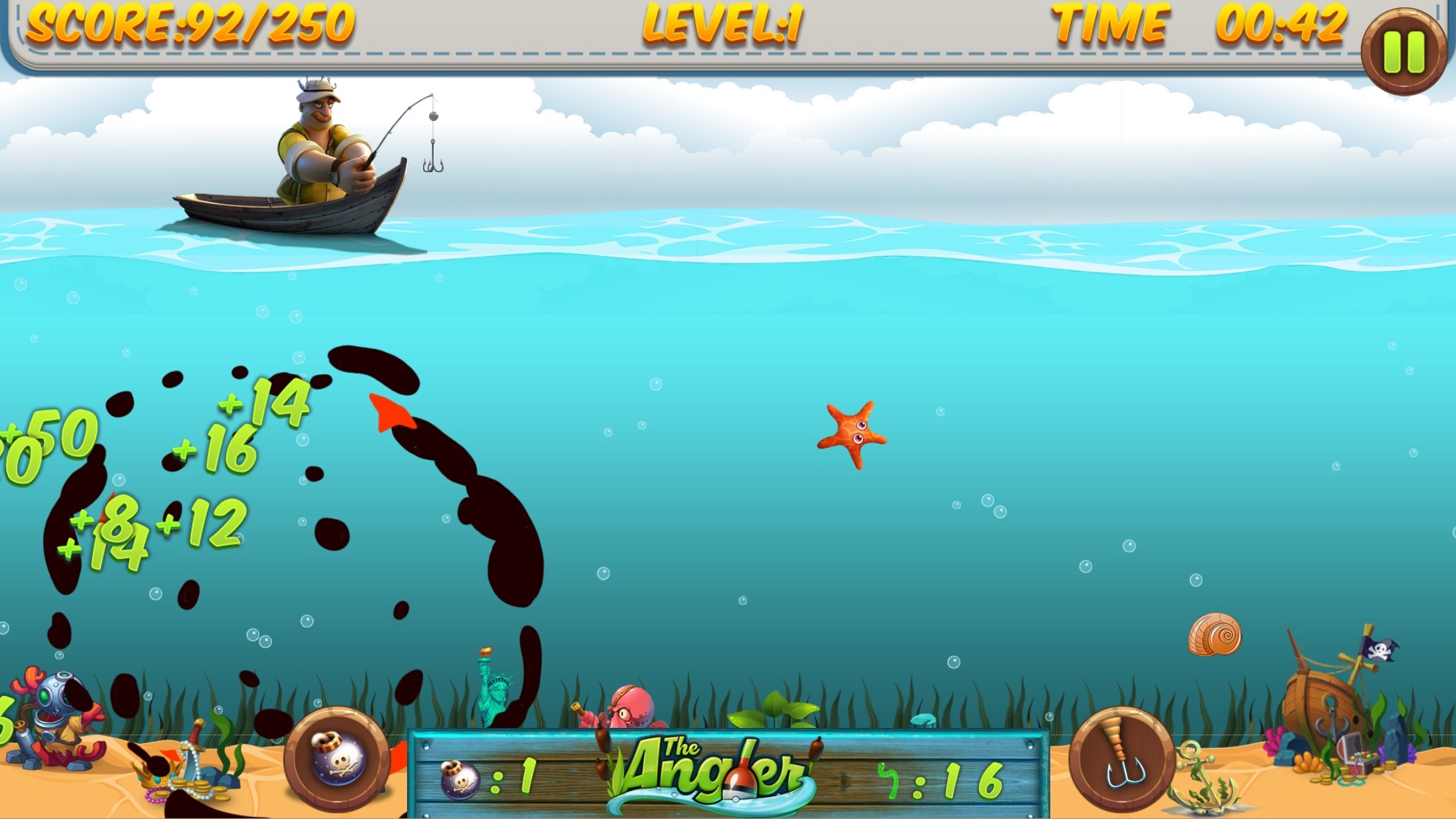Use the skull bomb button

[337, 759]
